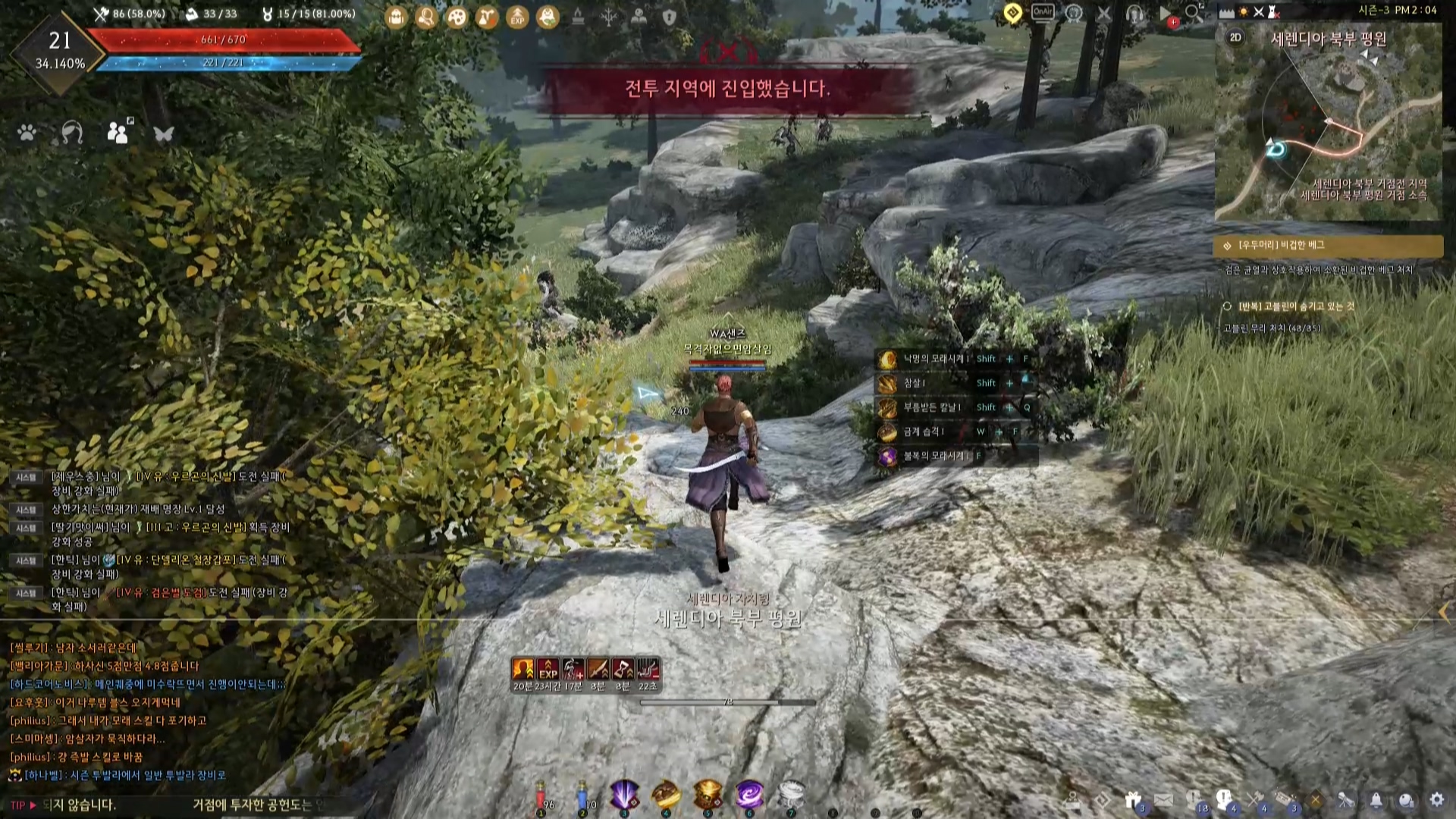The image size is (1456, 819).
Task: Toggle the 2D minimap mode button
Action: coord(1235,38)
